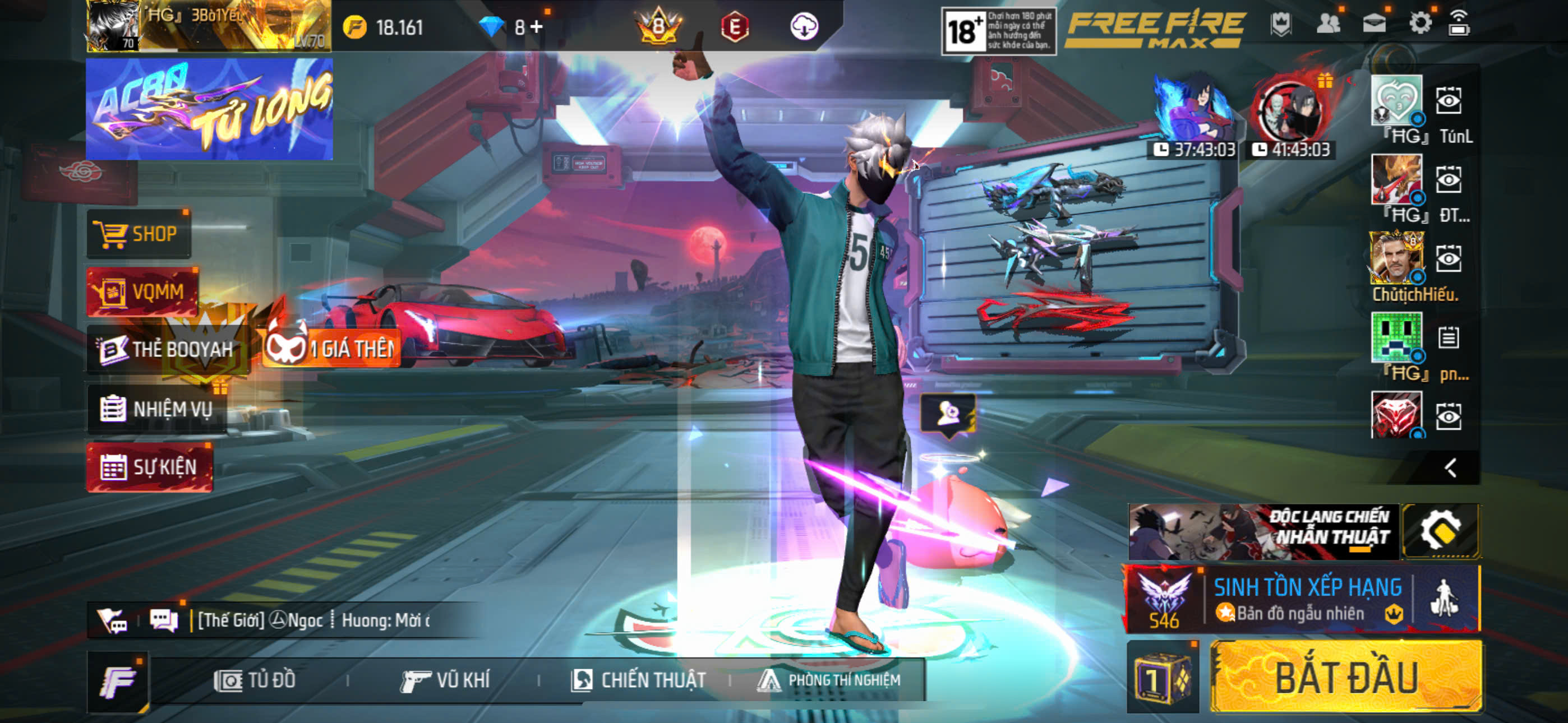The width and height of the screenshot is (1568, 723).
Task: Enter PHÒNG THÍ NGHIỆM lab
Action: [x=829, y=680]
